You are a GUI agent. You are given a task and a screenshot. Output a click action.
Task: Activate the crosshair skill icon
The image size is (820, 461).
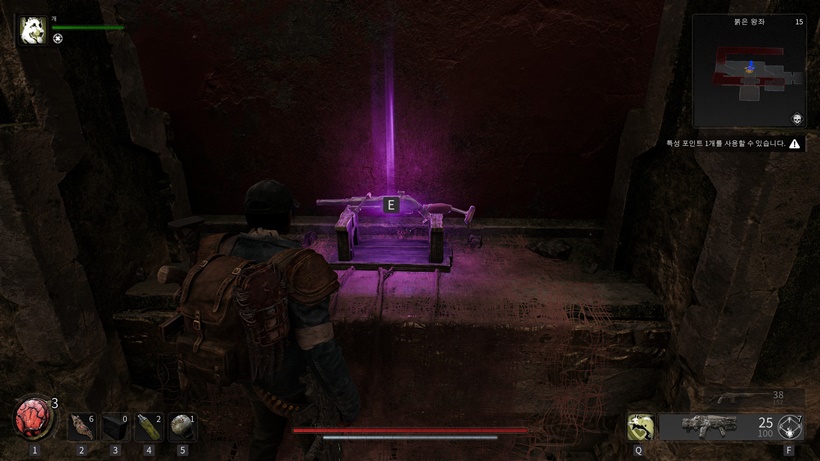pos(790,427)
